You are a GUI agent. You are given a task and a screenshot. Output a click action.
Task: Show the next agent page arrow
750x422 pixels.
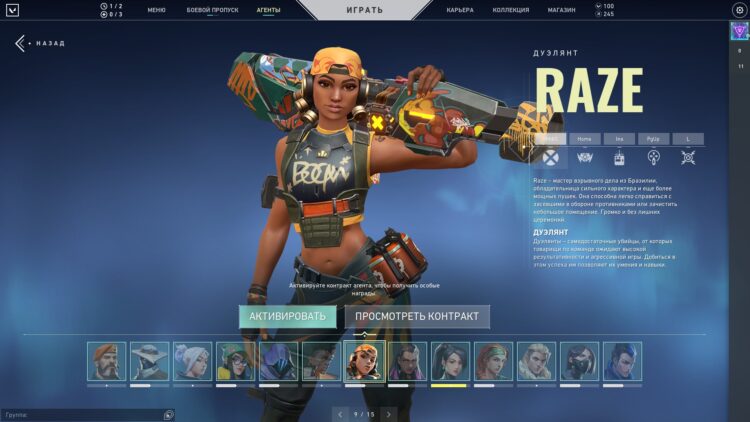pyautogui.click(x=389, y=413)
